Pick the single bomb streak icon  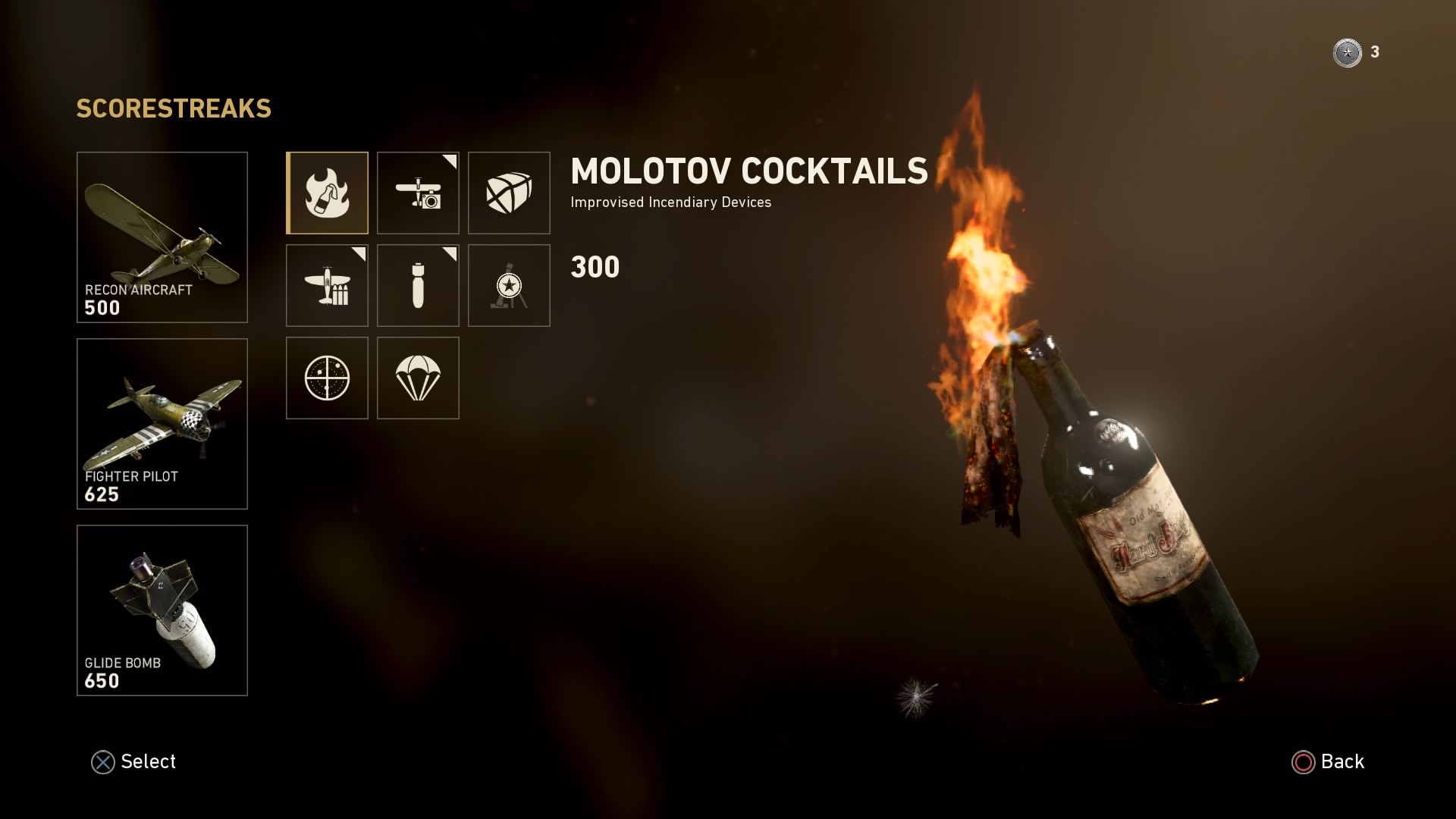point(418,286)
